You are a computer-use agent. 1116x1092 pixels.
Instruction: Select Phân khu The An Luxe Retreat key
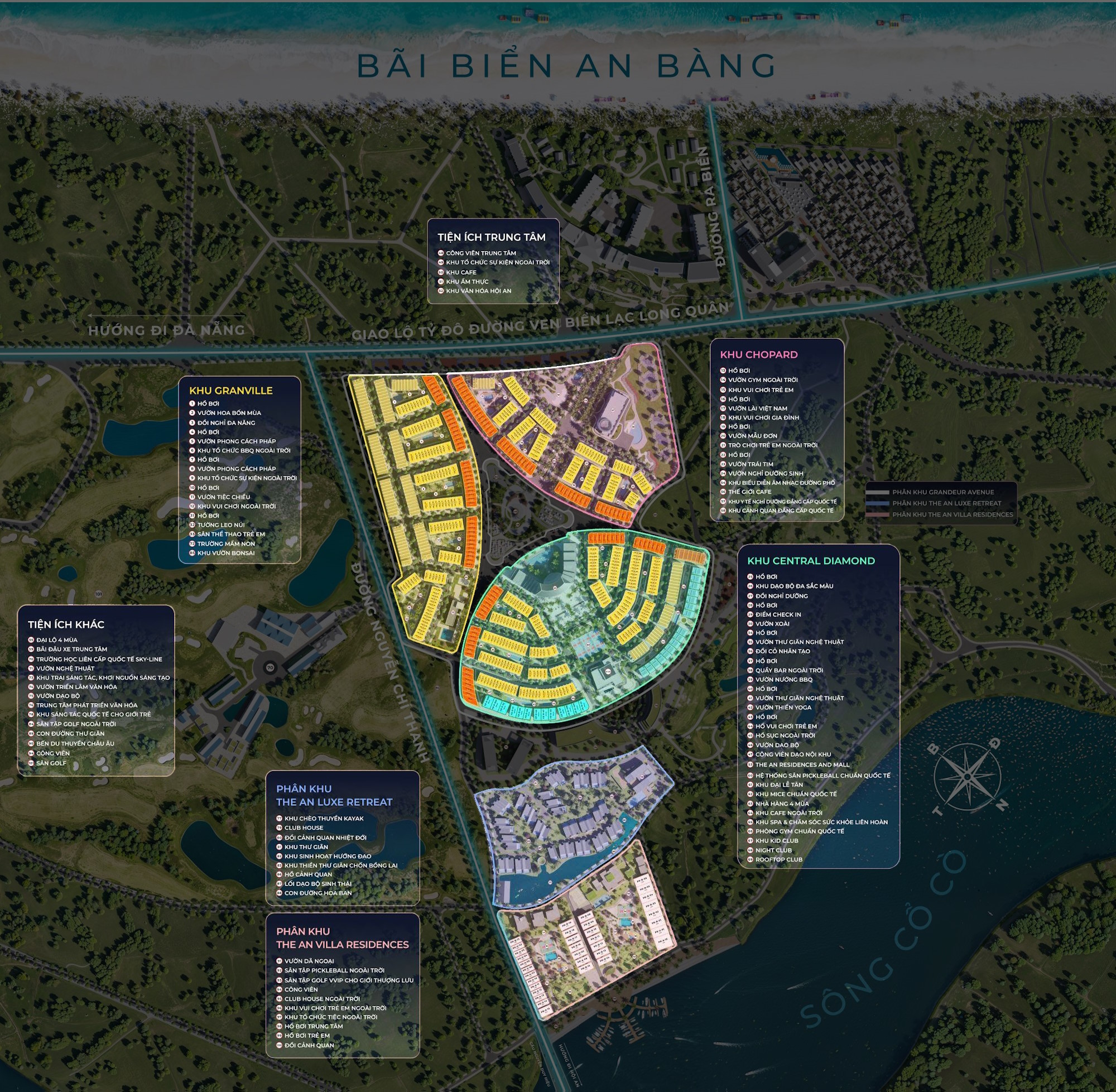point(946,503)
